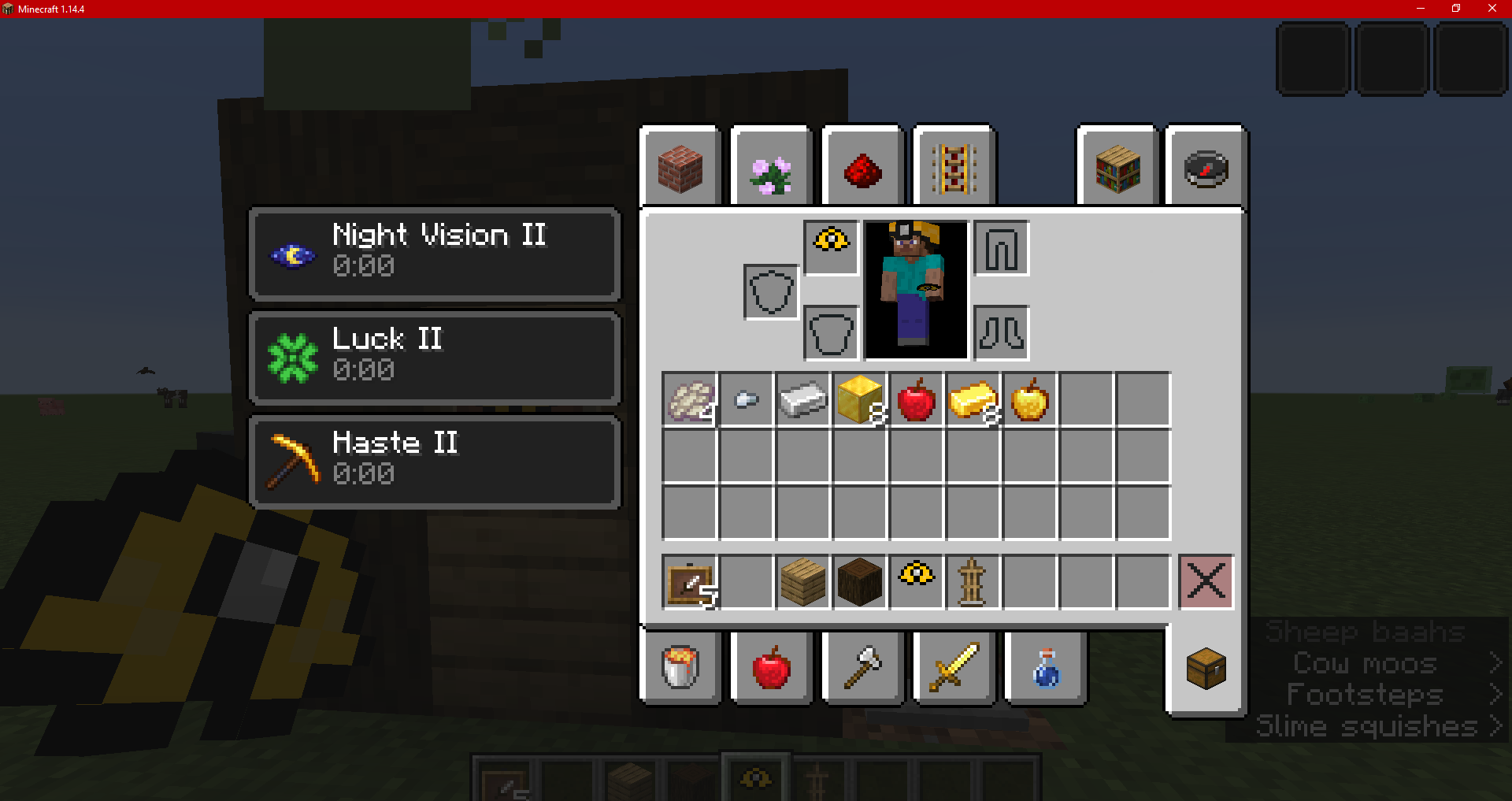The height and width of the screenshot is (801, 1512).
Task: Pick up the iron ingot
Action: point(802,400)
